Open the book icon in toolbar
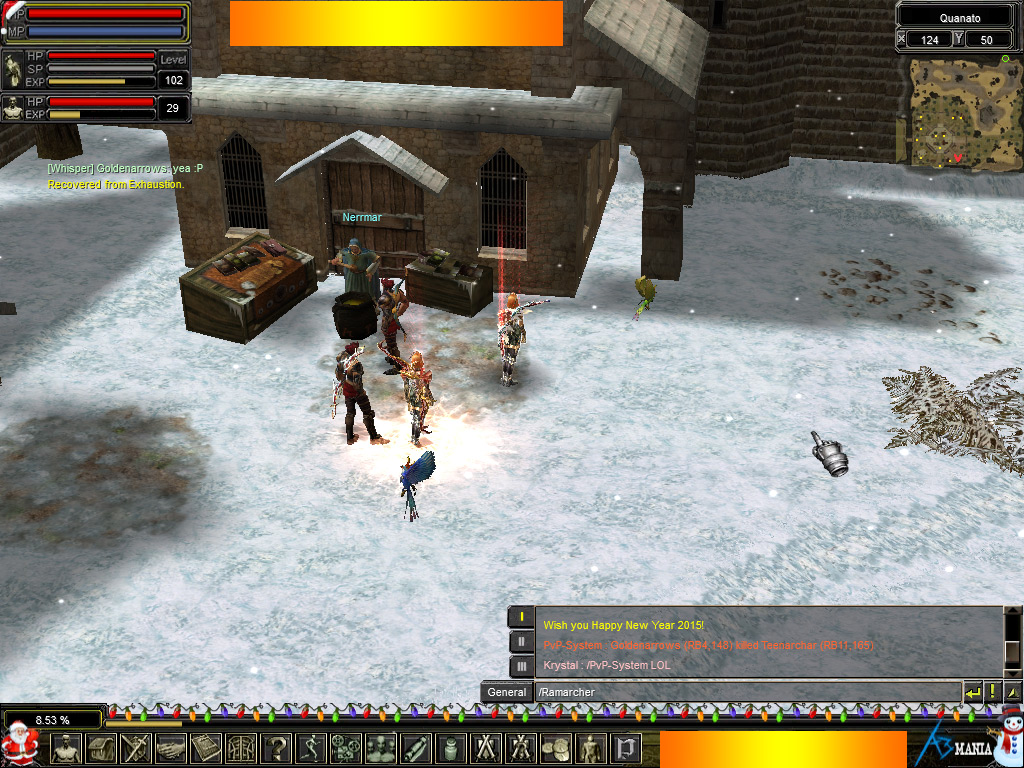 click(205, 748)
